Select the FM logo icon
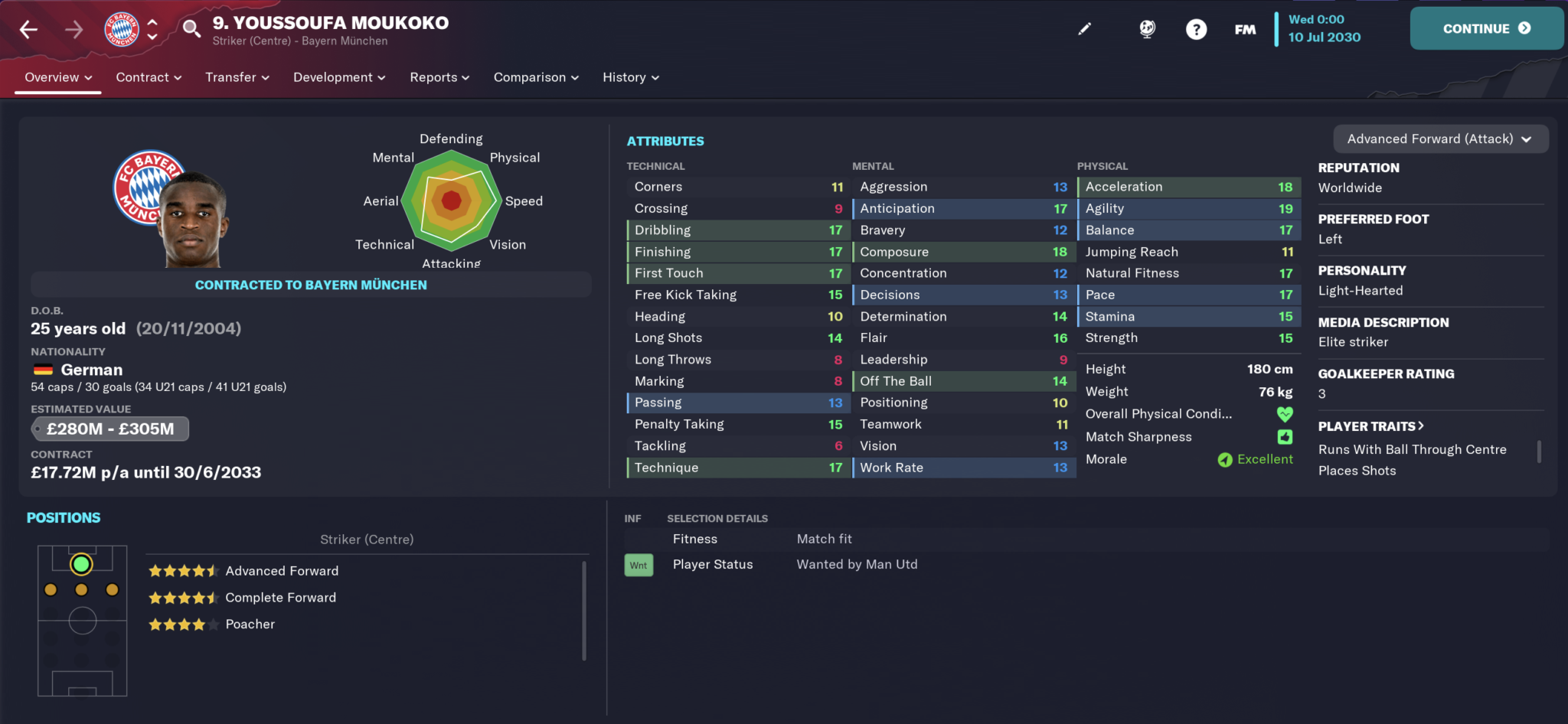The image size is (1568, 724). (x=1244, y=28)
